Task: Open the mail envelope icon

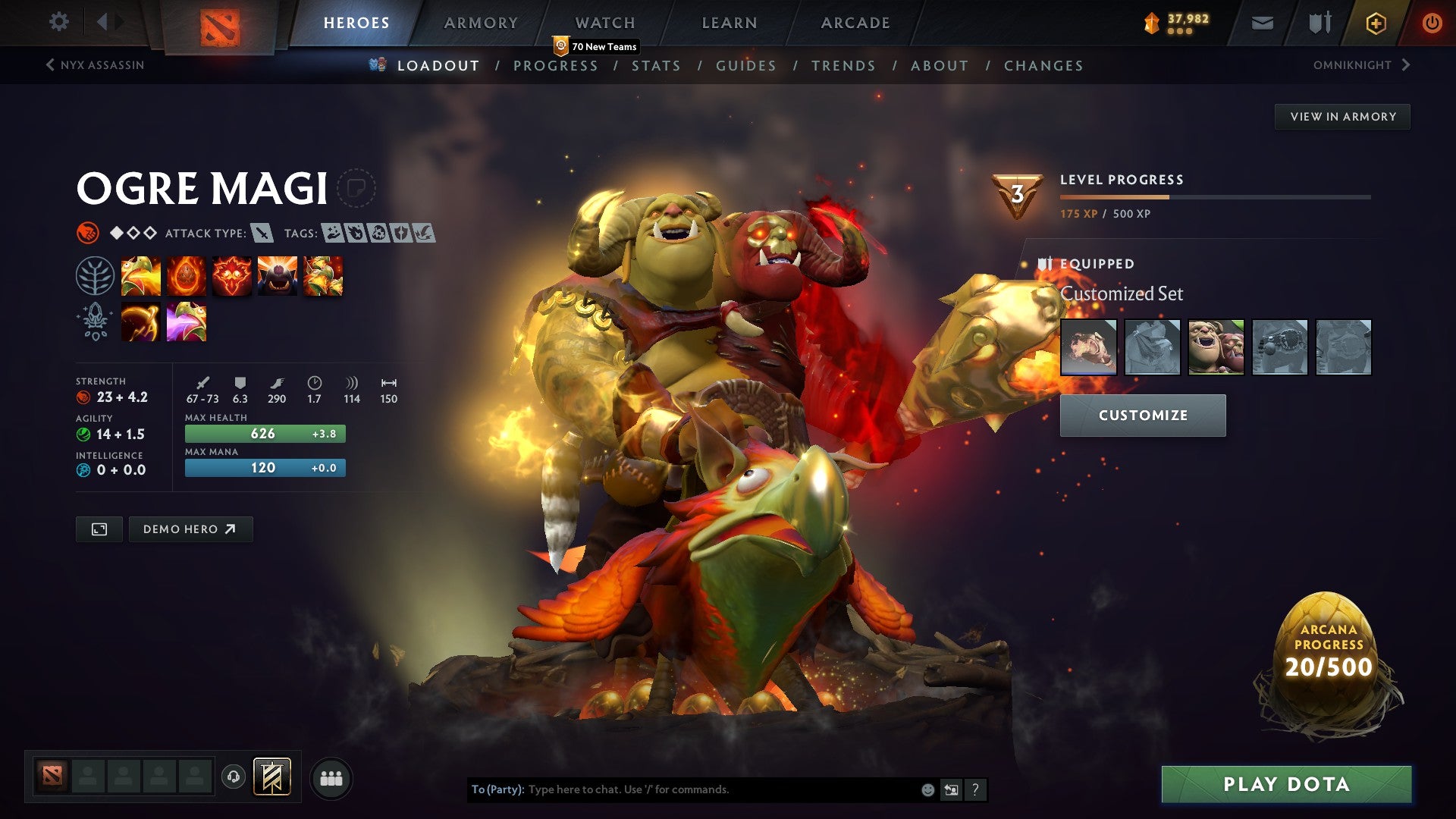Action: [x=1262, y=24]
